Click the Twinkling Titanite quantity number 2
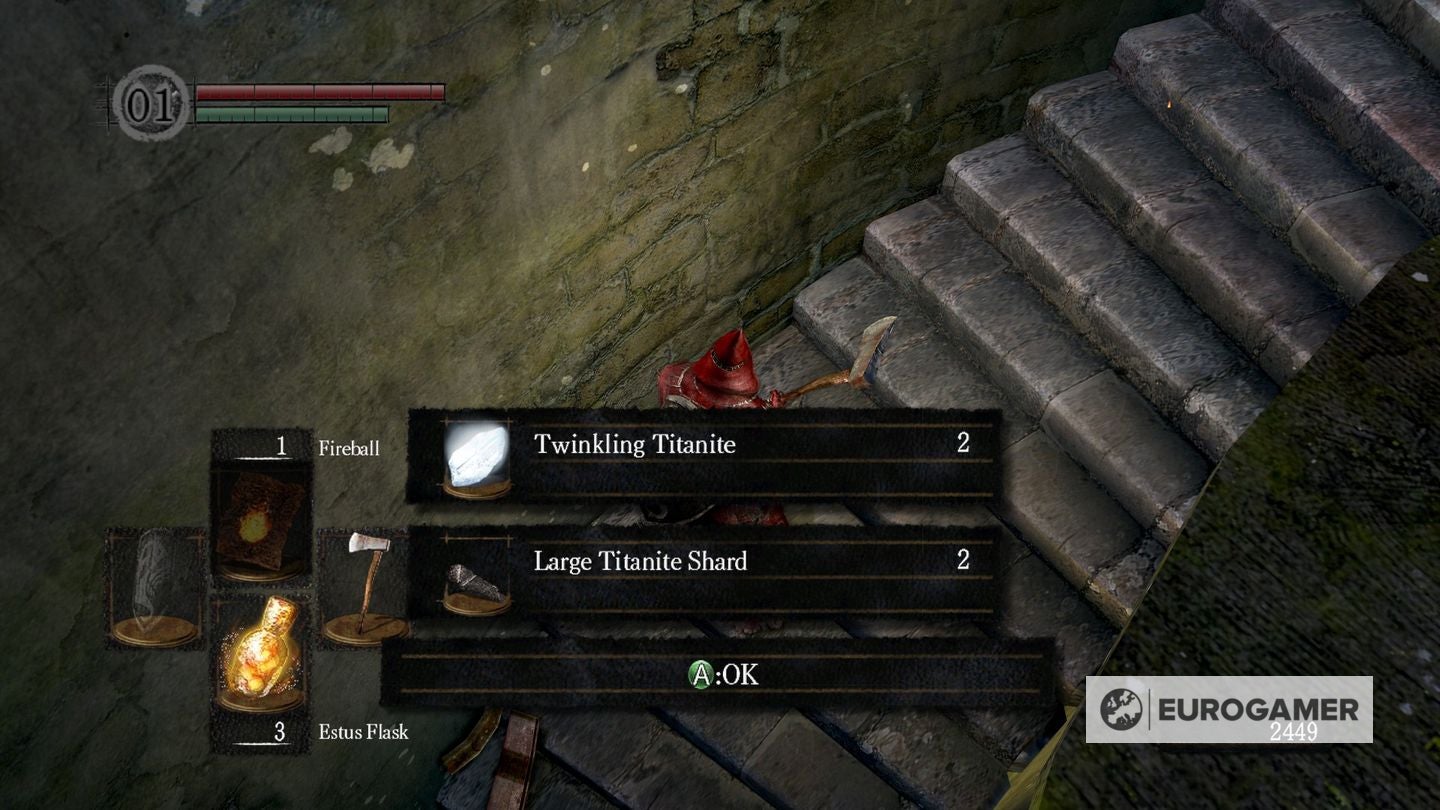 pyautogui.click(x=962, y=445)
